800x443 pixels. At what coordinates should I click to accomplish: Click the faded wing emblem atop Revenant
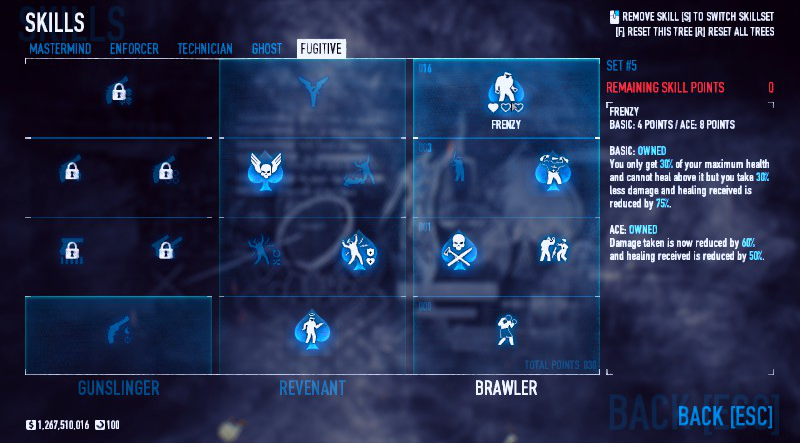pyautogui.click(x=313, y=92)
